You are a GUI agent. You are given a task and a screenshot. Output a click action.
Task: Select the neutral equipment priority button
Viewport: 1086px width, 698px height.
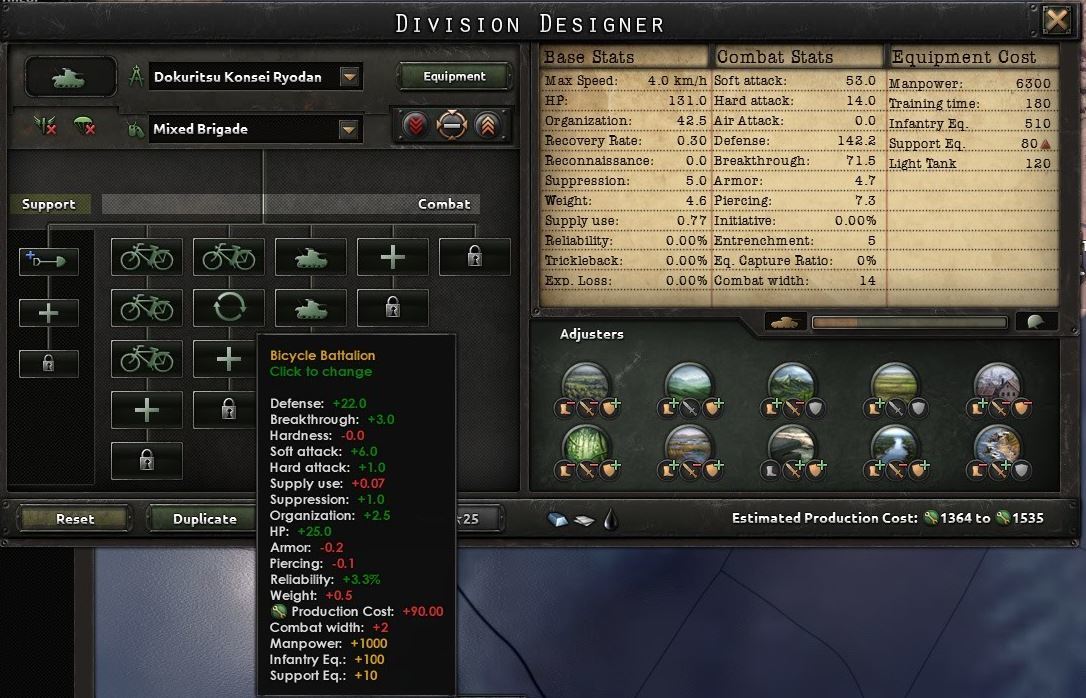point(452,127)
